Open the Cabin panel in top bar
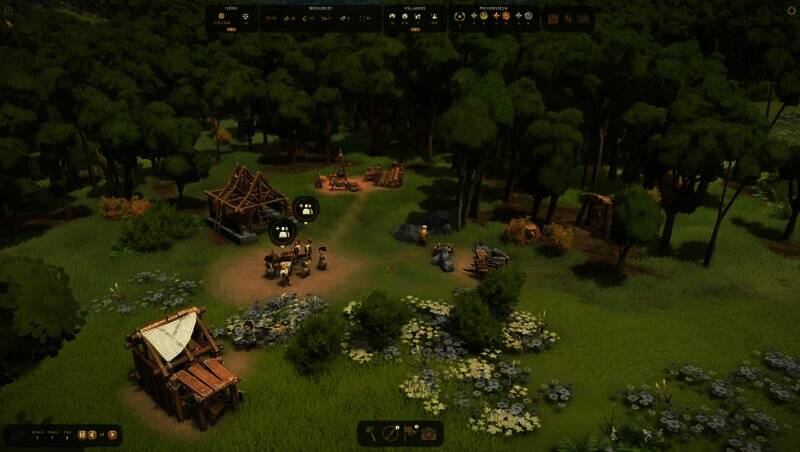 coord(231,17)
